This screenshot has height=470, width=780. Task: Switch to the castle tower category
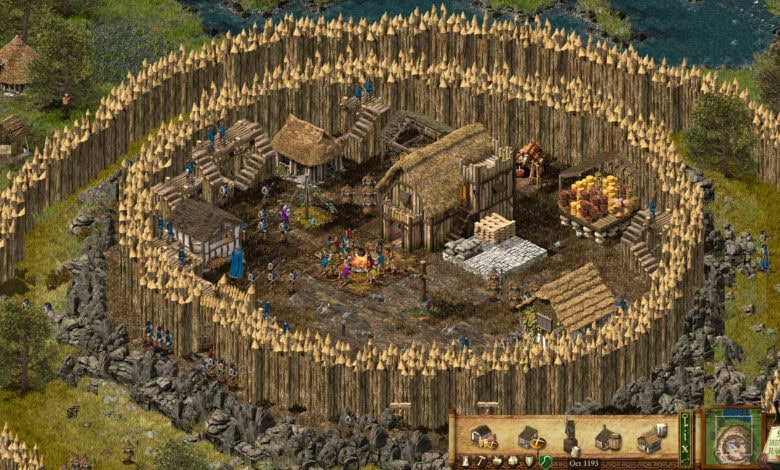click(x=465, y=461)
